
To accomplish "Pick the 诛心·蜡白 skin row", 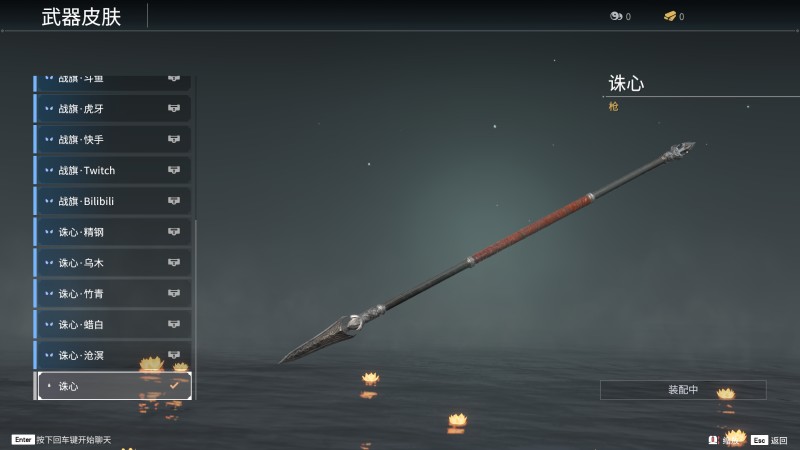I will pos(112,325).
